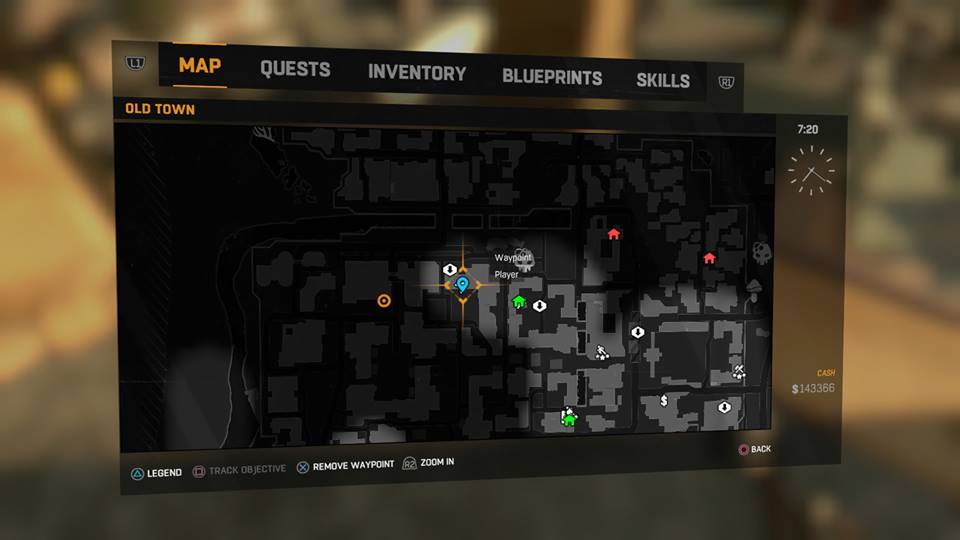960x540 pixels.
Task: Select the blue waypoint pin on the map
Action: (462, 286)
